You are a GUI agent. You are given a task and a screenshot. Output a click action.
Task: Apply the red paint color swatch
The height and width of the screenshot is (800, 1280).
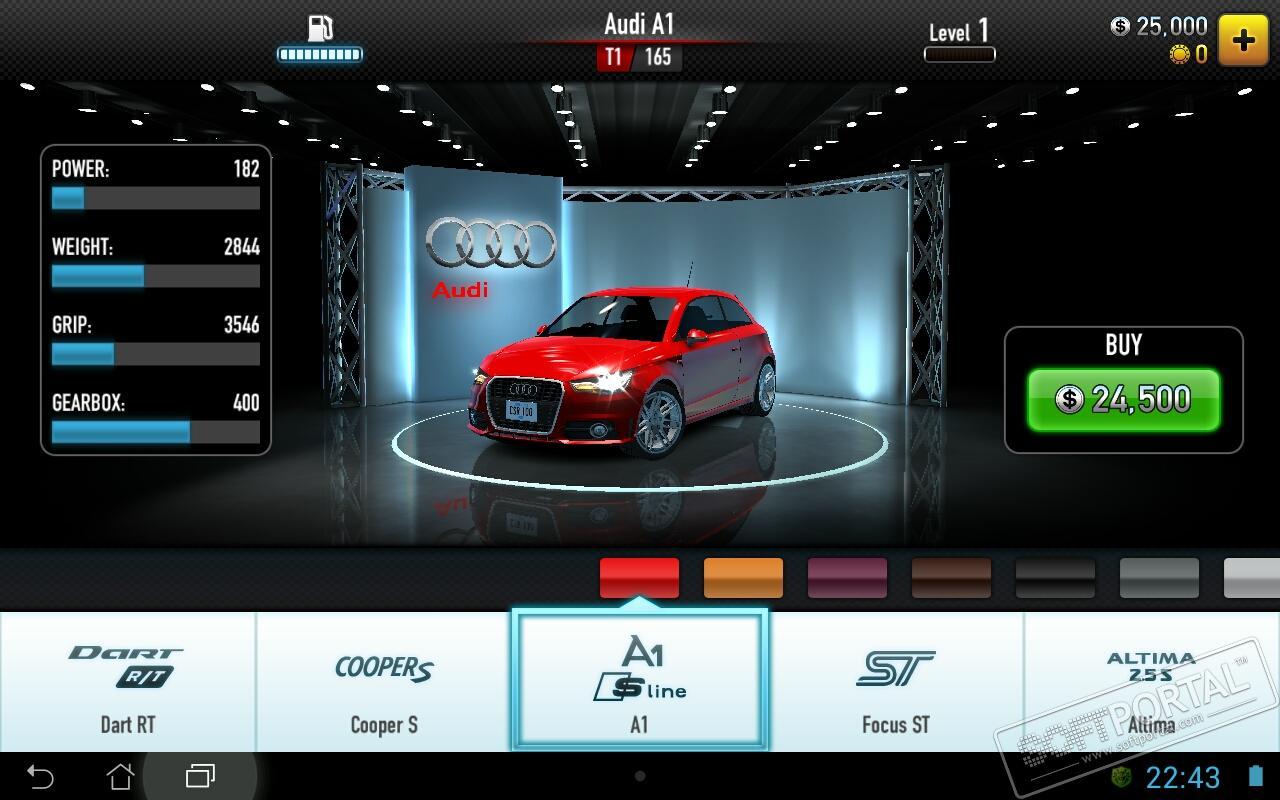(639, 578)
